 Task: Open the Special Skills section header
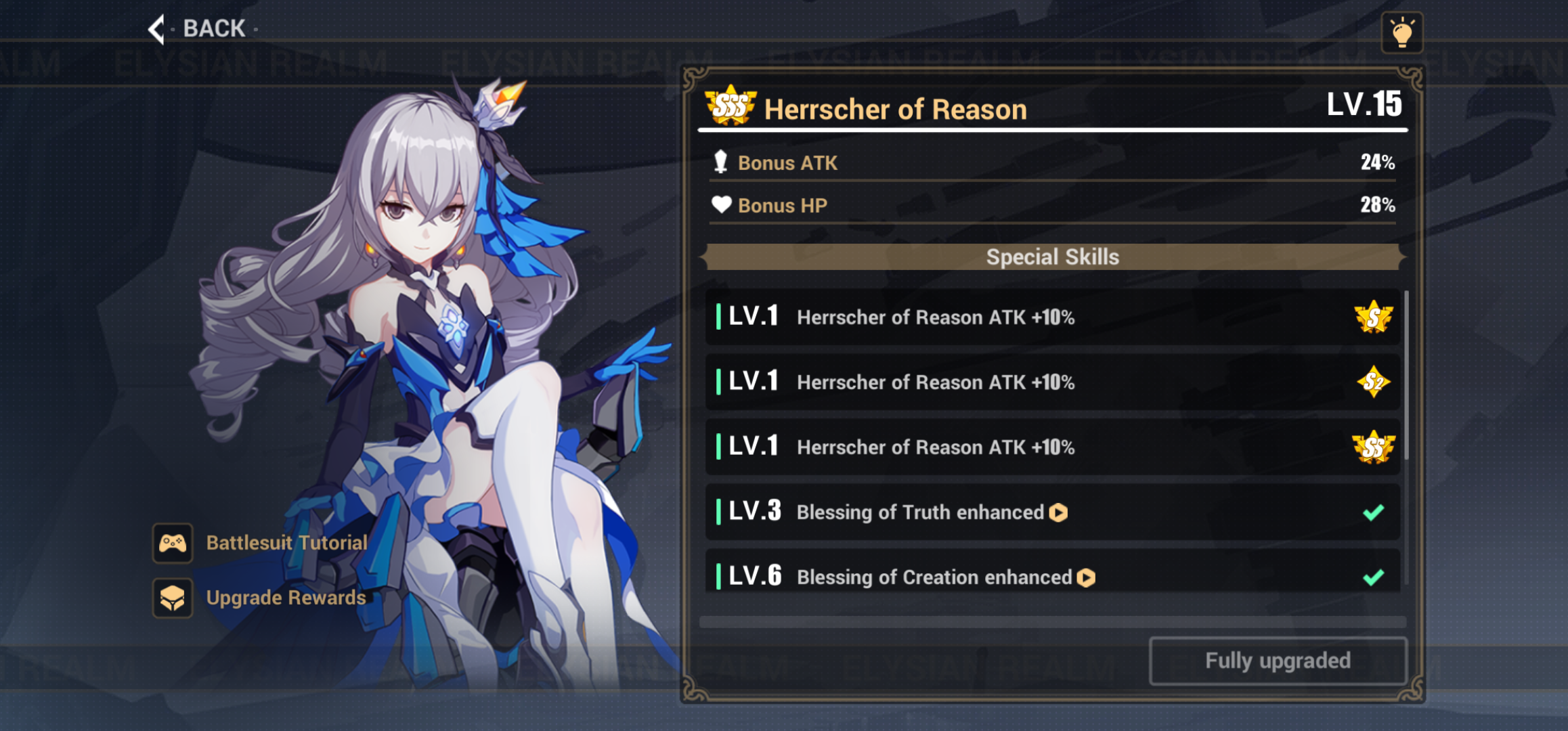(1052, 257)
